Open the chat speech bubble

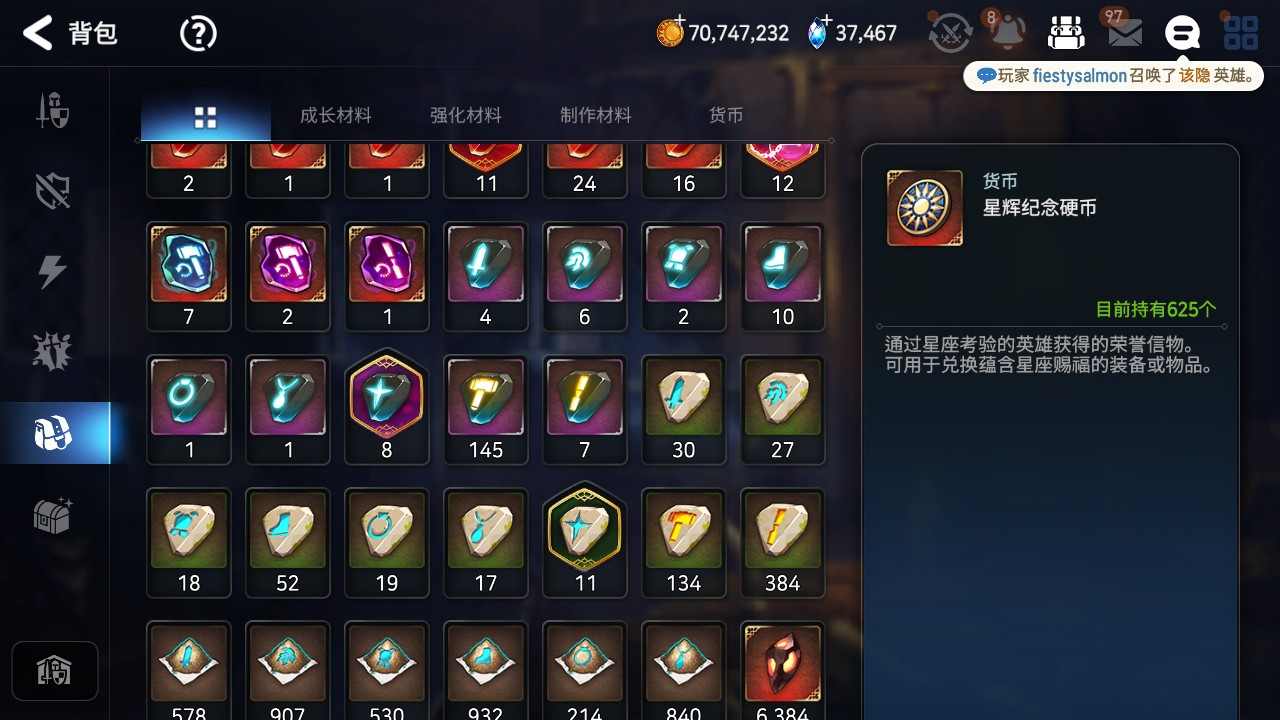[x=1182, y=33]
